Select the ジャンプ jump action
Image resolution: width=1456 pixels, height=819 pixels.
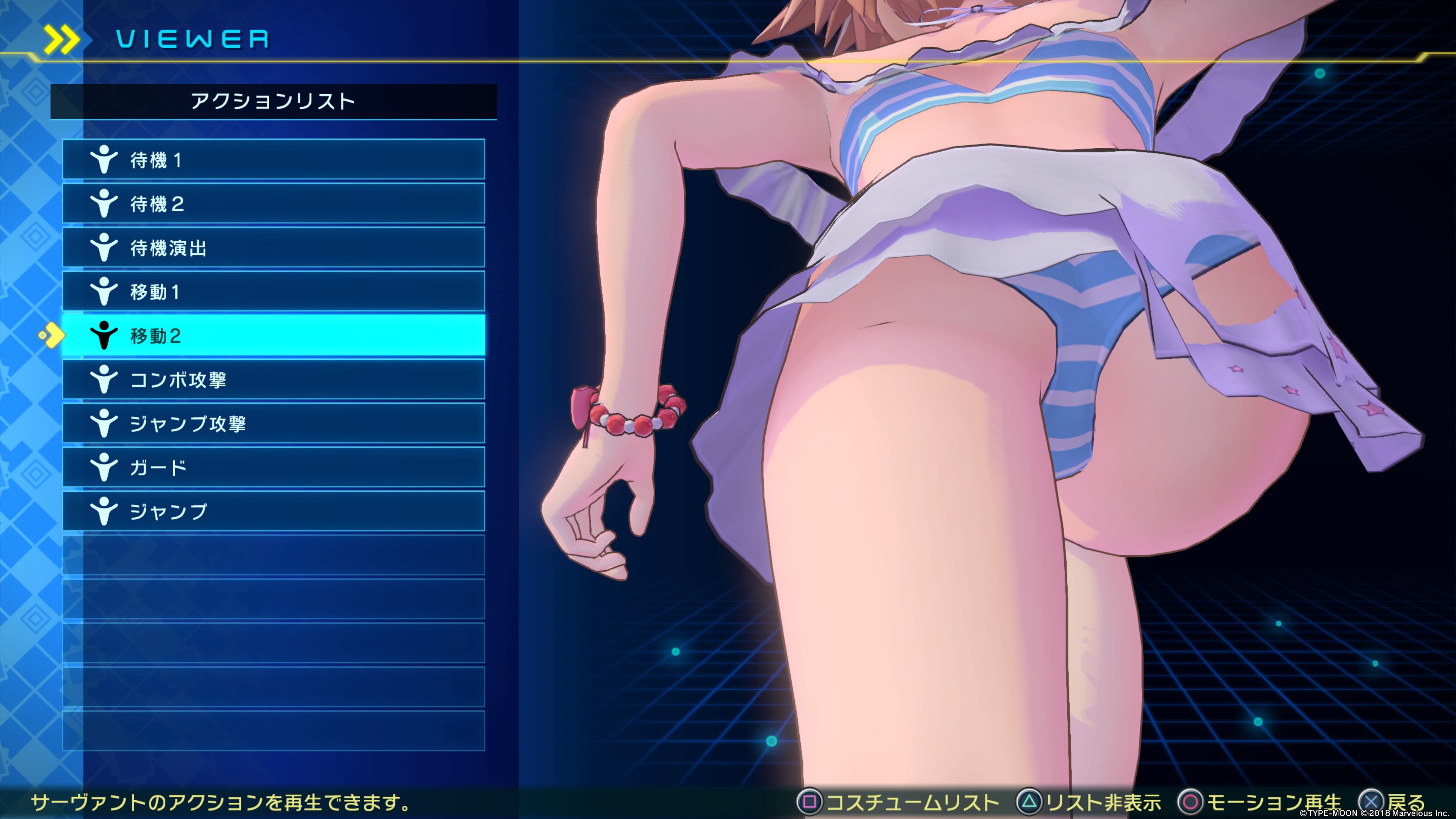(x=273, y=511)
